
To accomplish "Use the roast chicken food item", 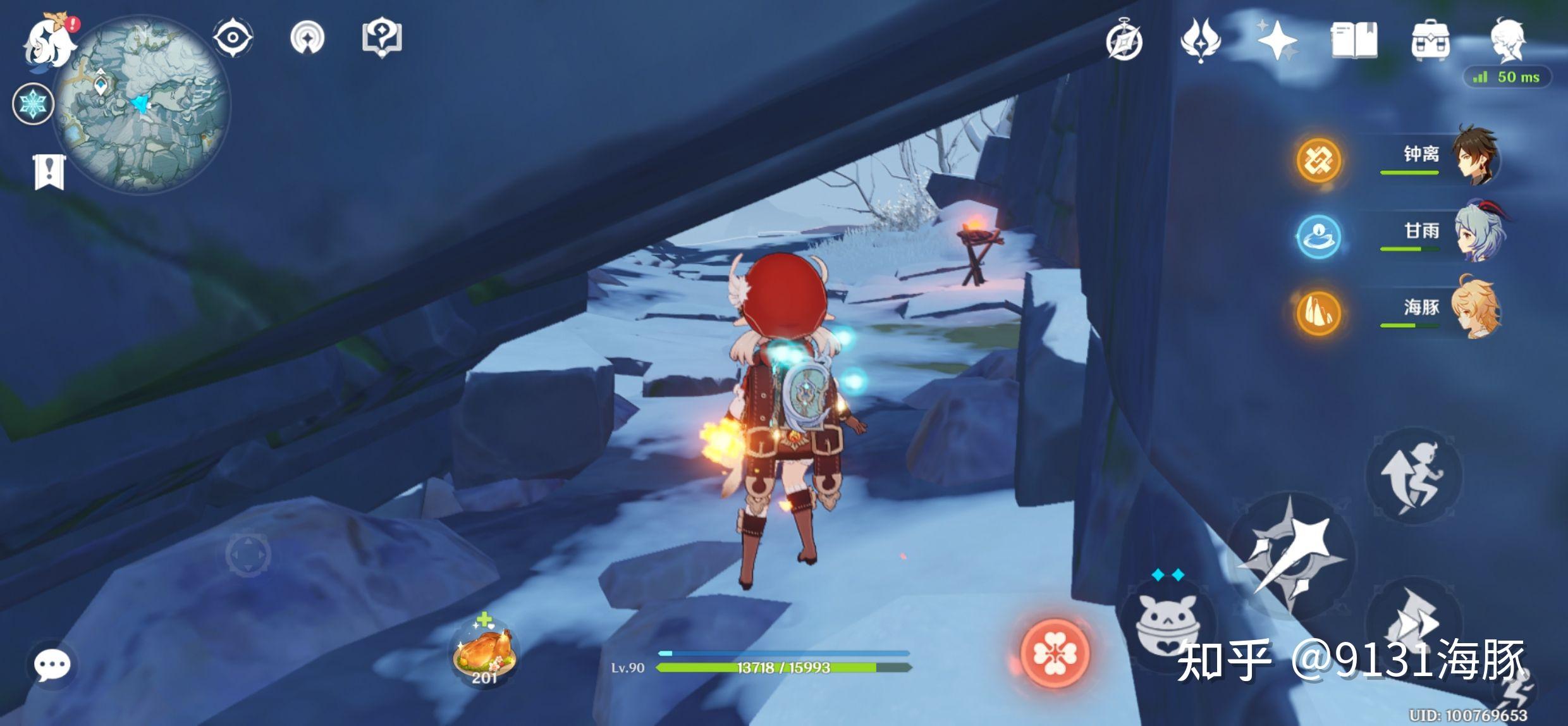I will [x=484, y=651].
